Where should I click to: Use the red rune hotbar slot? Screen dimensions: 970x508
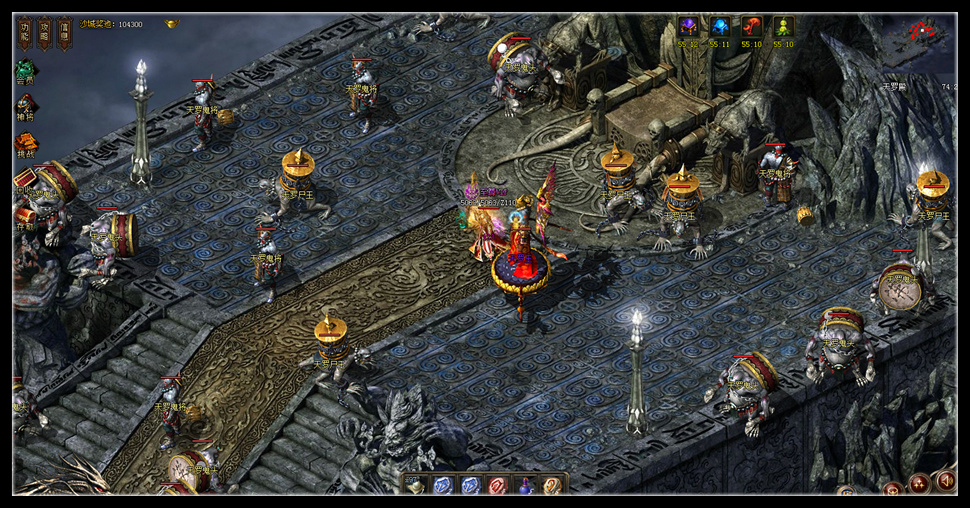[497, 486]
